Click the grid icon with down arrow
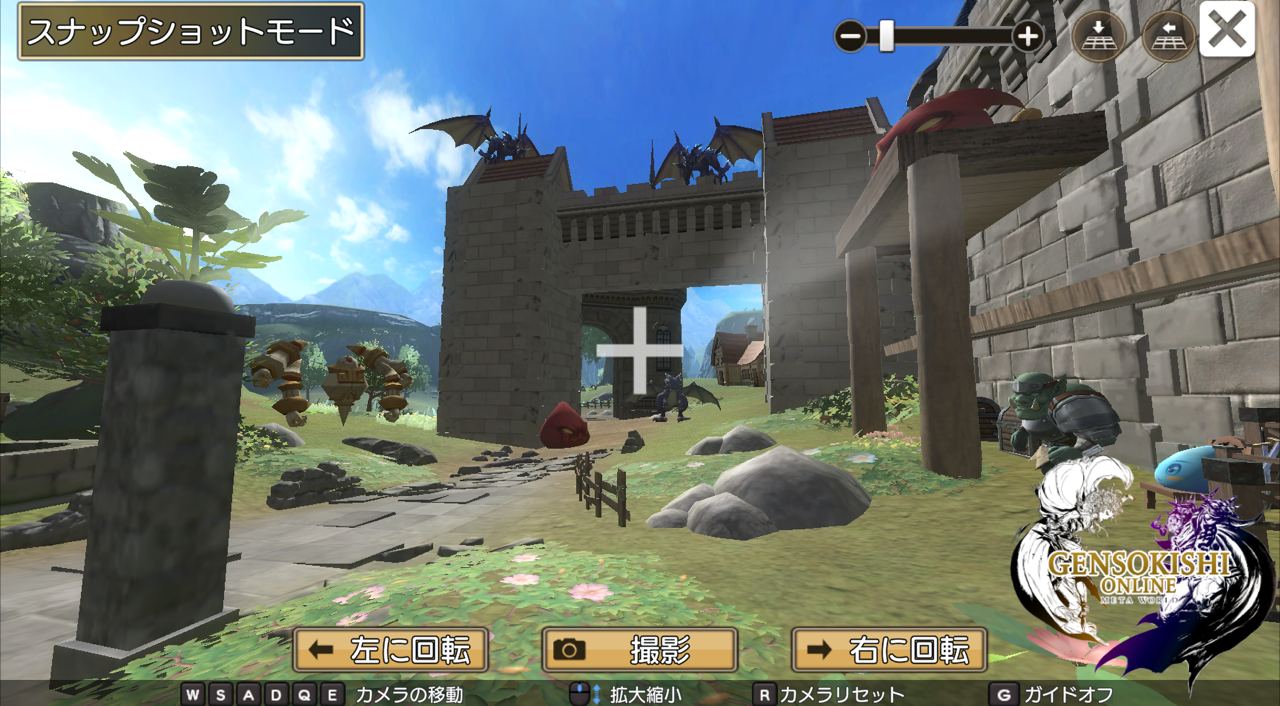1280x706 pixels. coord(1098,37)
